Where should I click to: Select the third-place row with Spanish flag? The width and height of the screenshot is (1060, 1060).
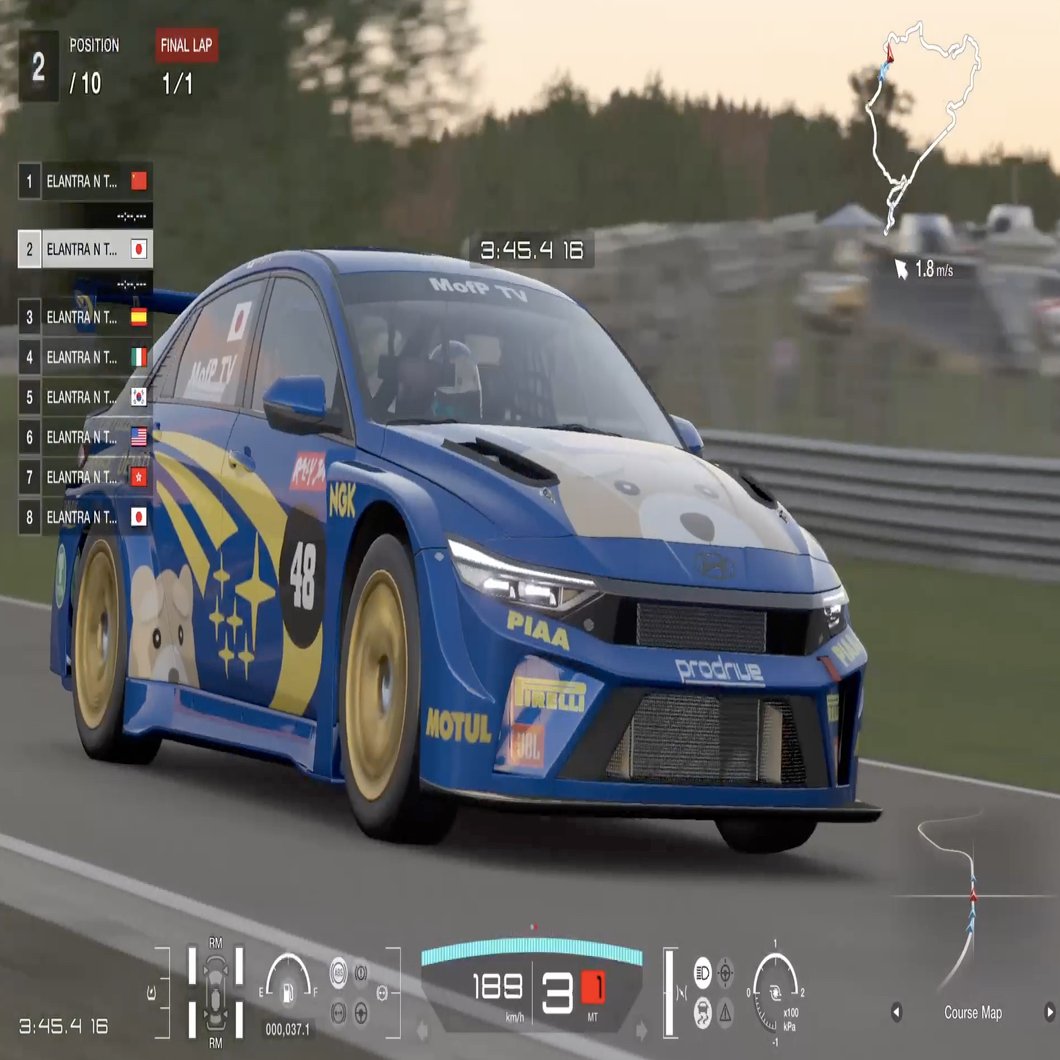[85, 317]
